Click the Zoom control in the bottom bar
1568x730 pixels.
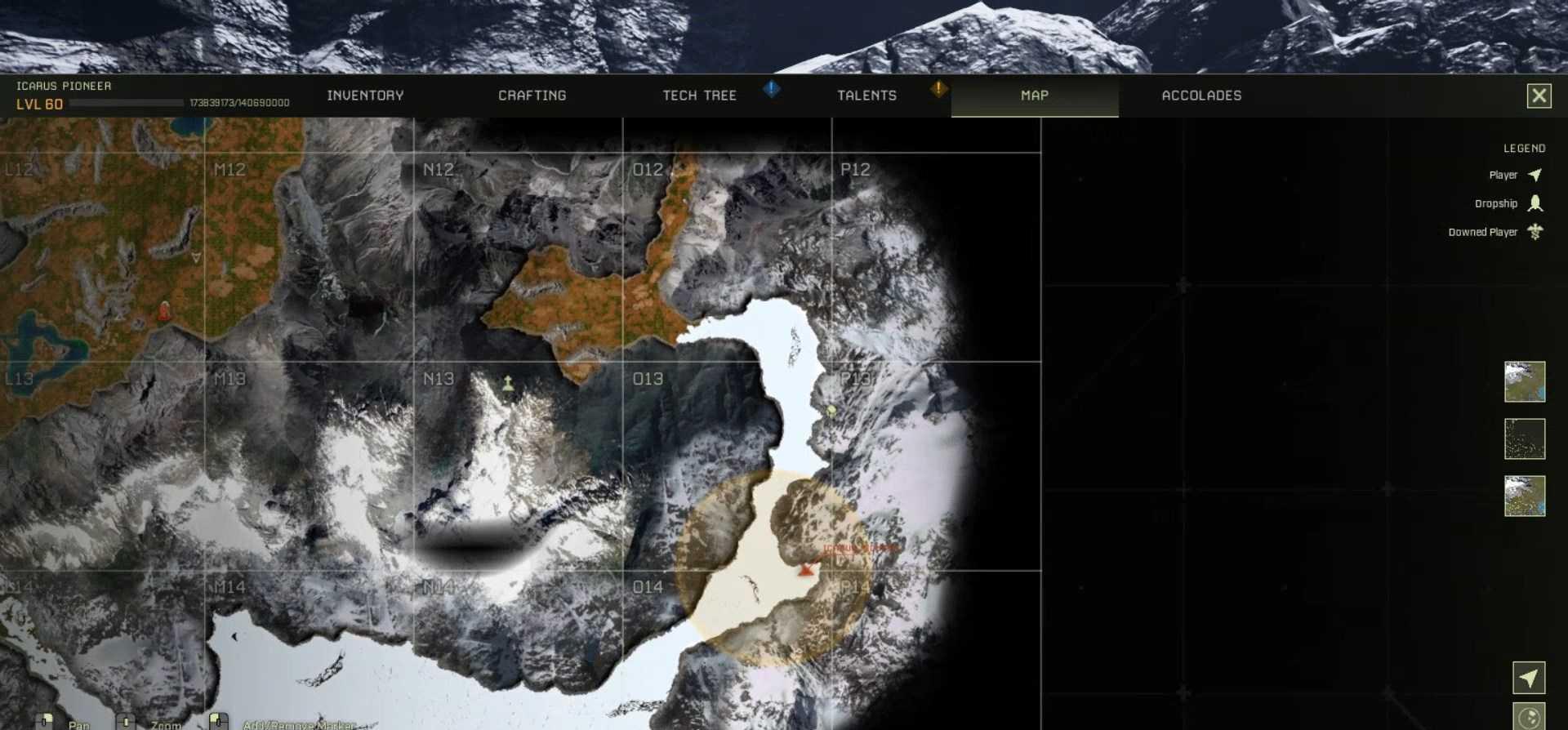[125, 722]
